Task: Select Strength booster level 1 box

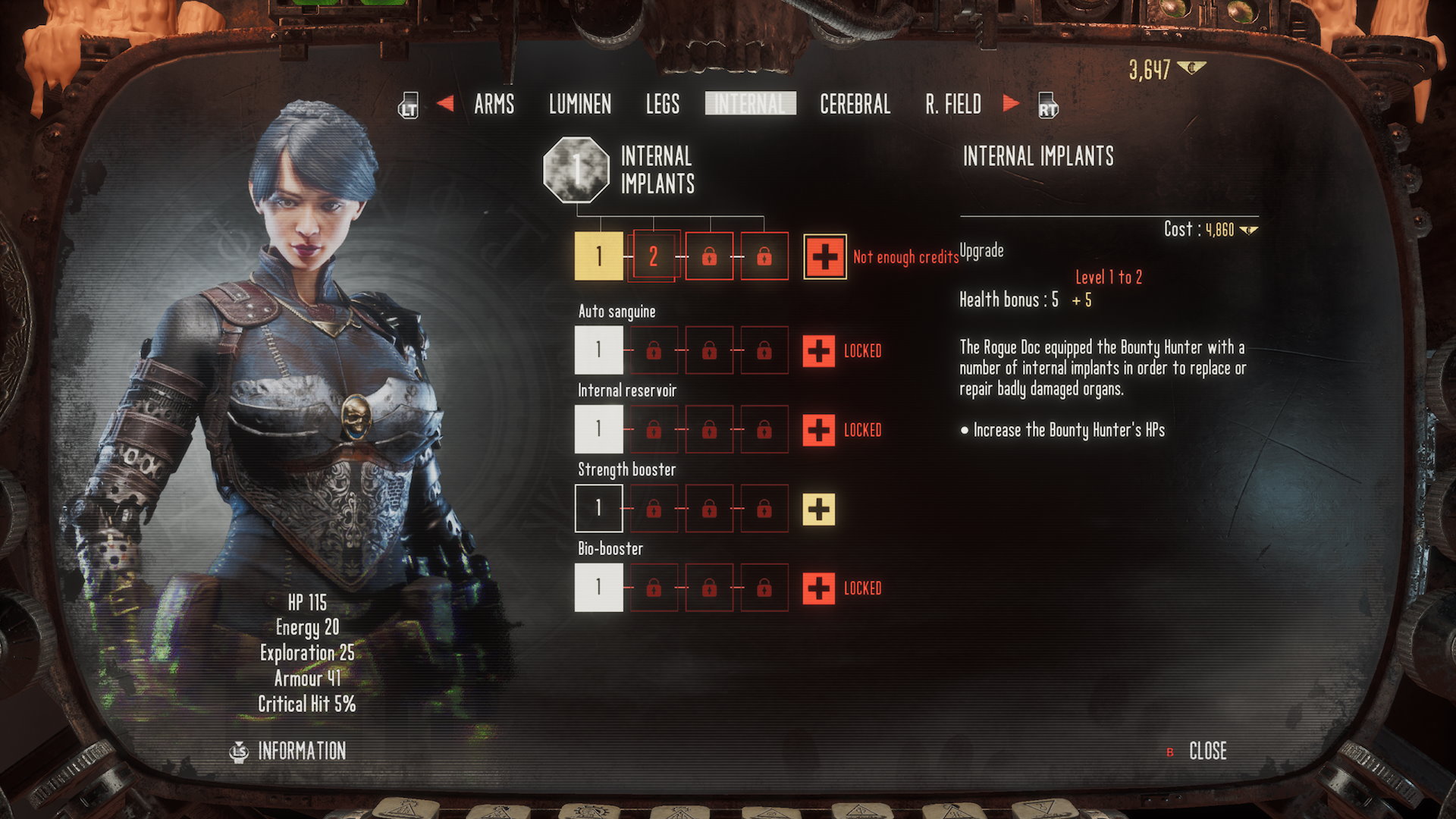Action: [599, 508]
